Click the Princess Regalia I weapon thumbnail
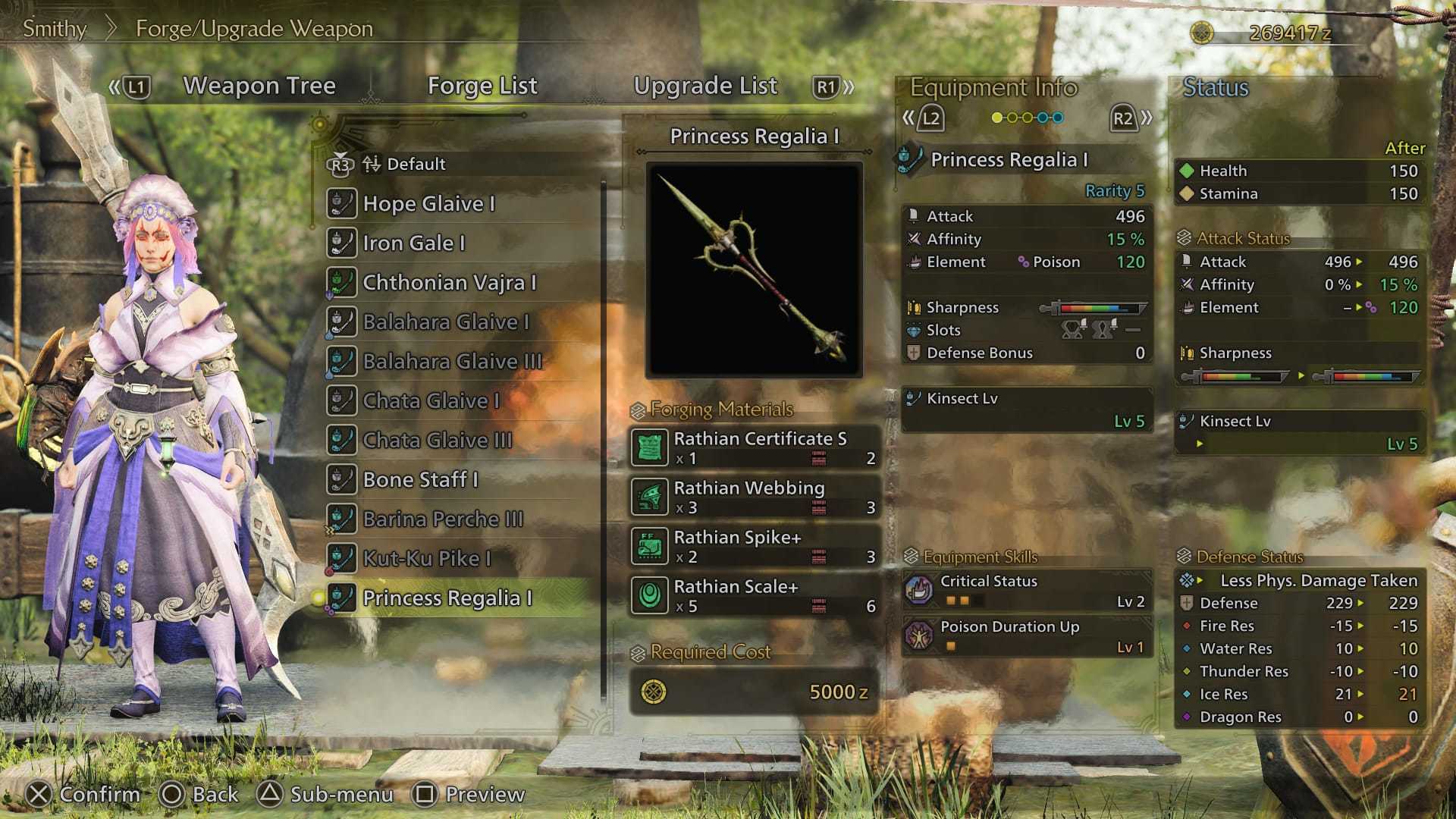This screenshot has width=1456, height=819. pyautogui.click(x=755, y=269)
